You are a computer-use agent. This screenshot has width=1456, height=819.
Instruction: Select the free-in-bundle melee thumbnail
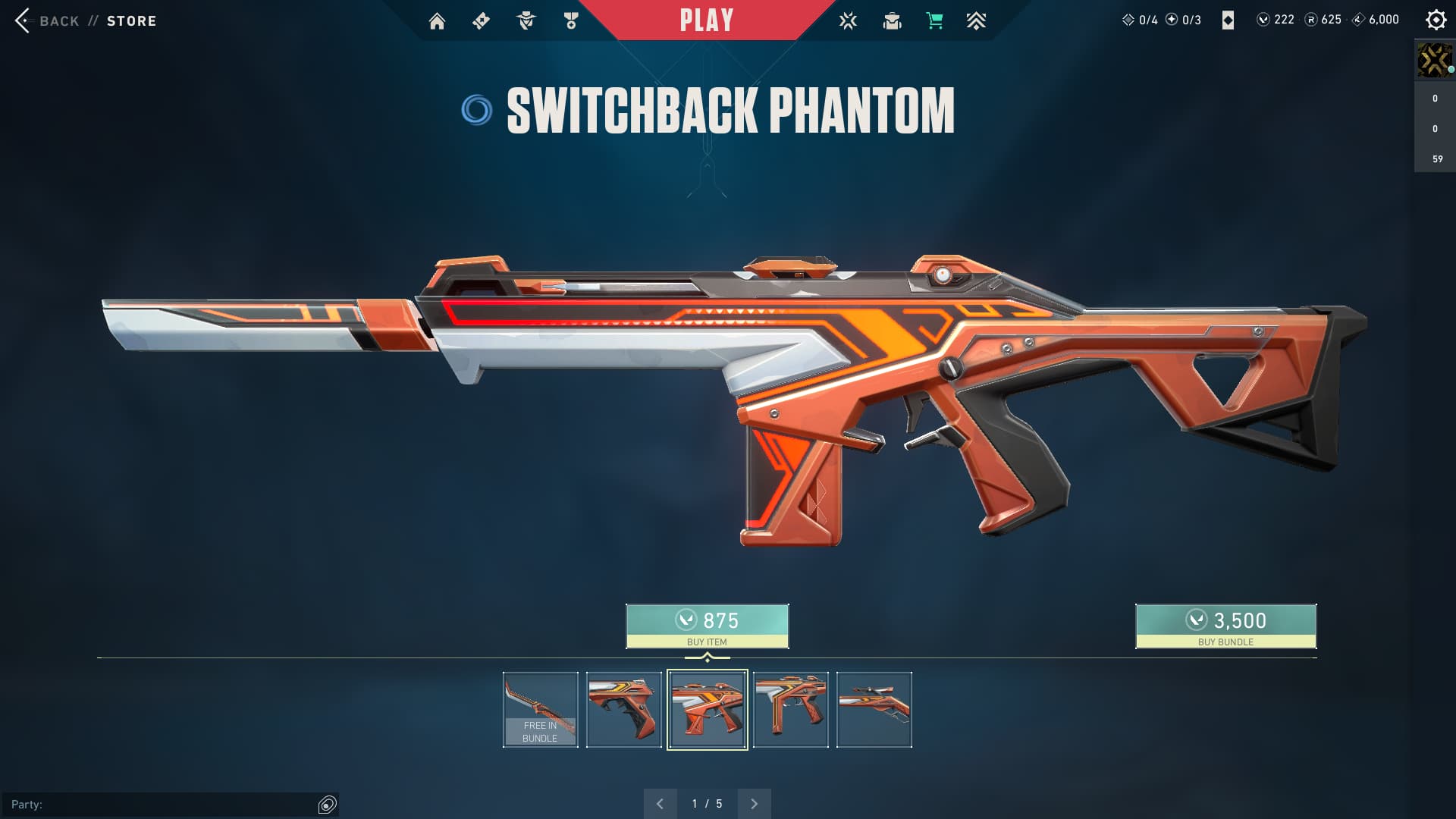pyautogui.click(x=540, y=710)
